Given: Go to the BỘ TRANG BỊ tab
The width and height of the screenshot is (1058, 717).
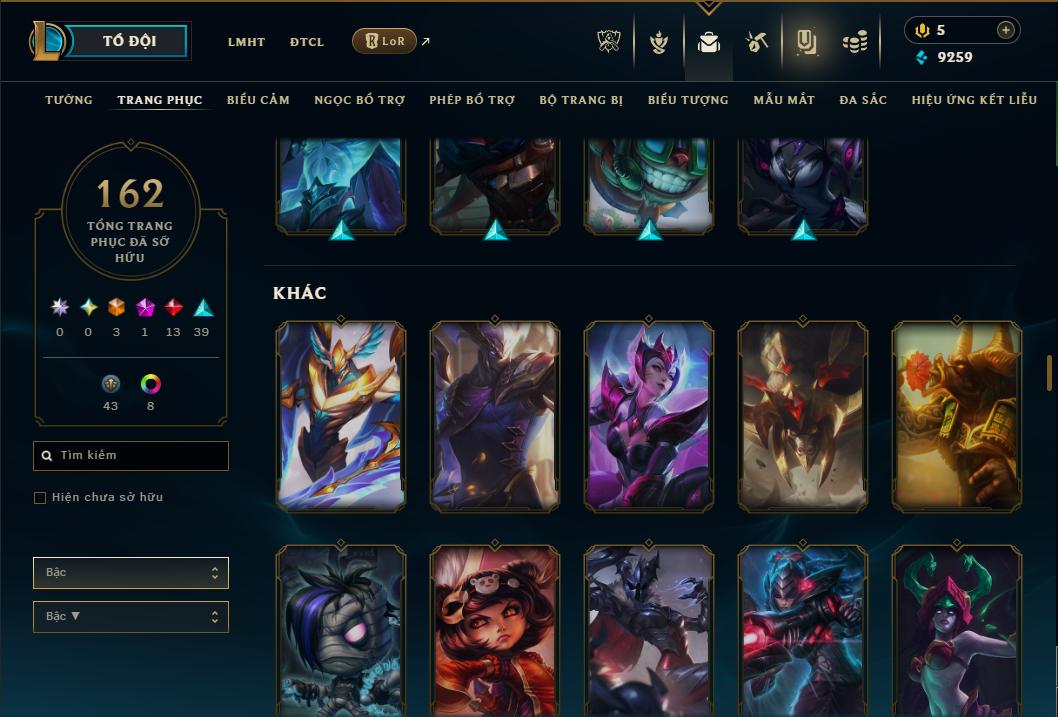Looking at the screenshot, I should tap(581, 100).
